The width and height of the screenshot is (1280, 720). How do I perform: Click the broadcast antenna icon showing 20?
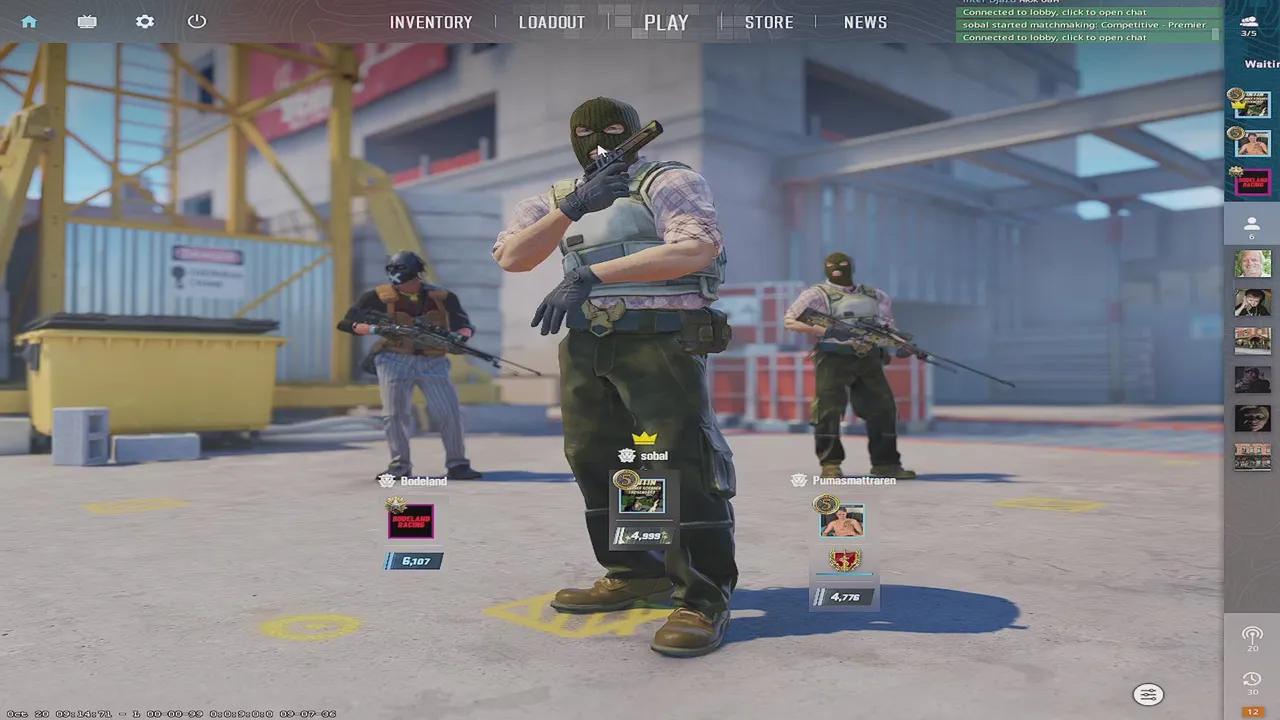point(1252,635)
